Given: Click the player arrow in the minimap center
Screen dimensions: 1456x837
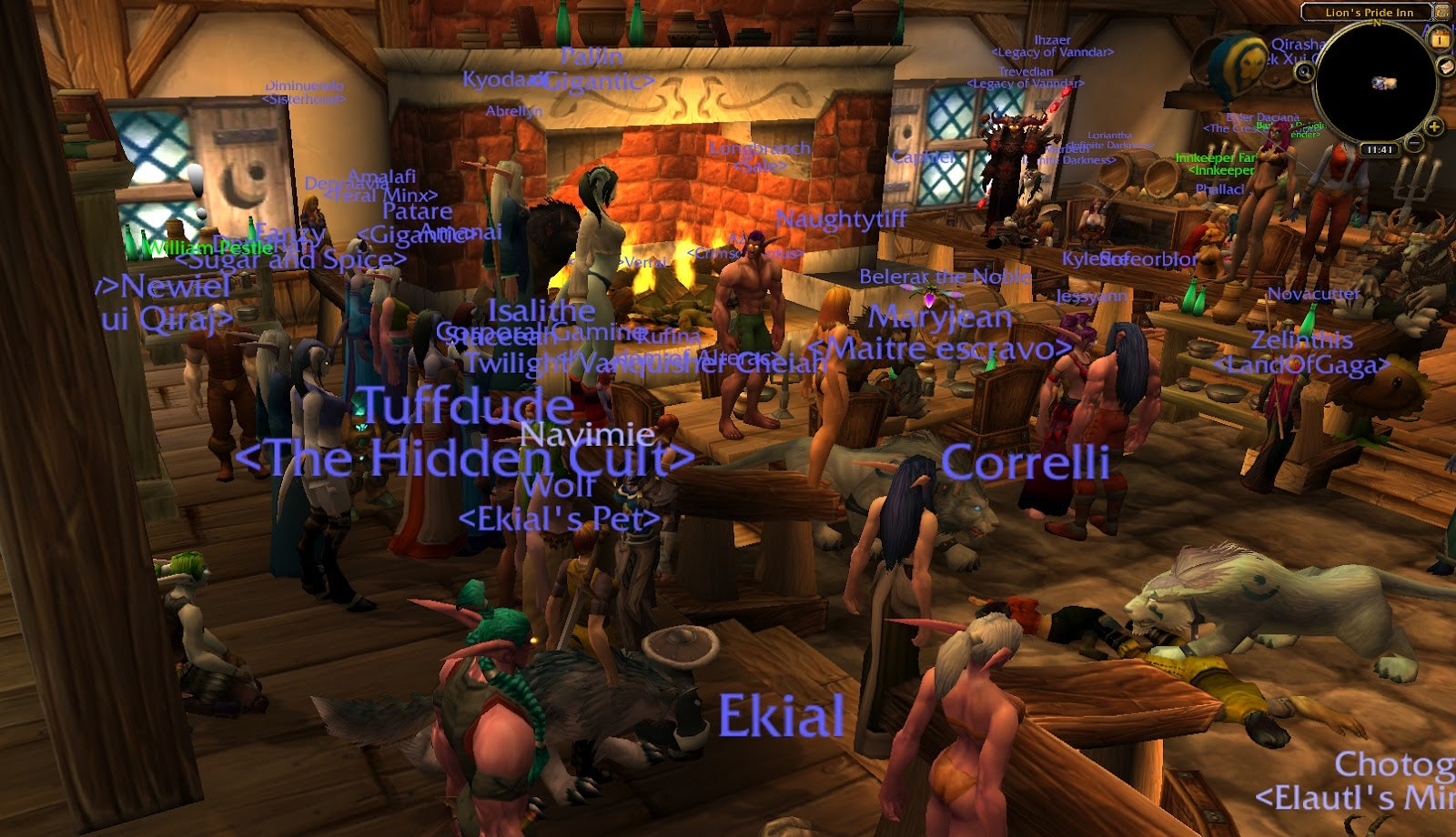Looking at the screenshot, I should click(1383, 83).
